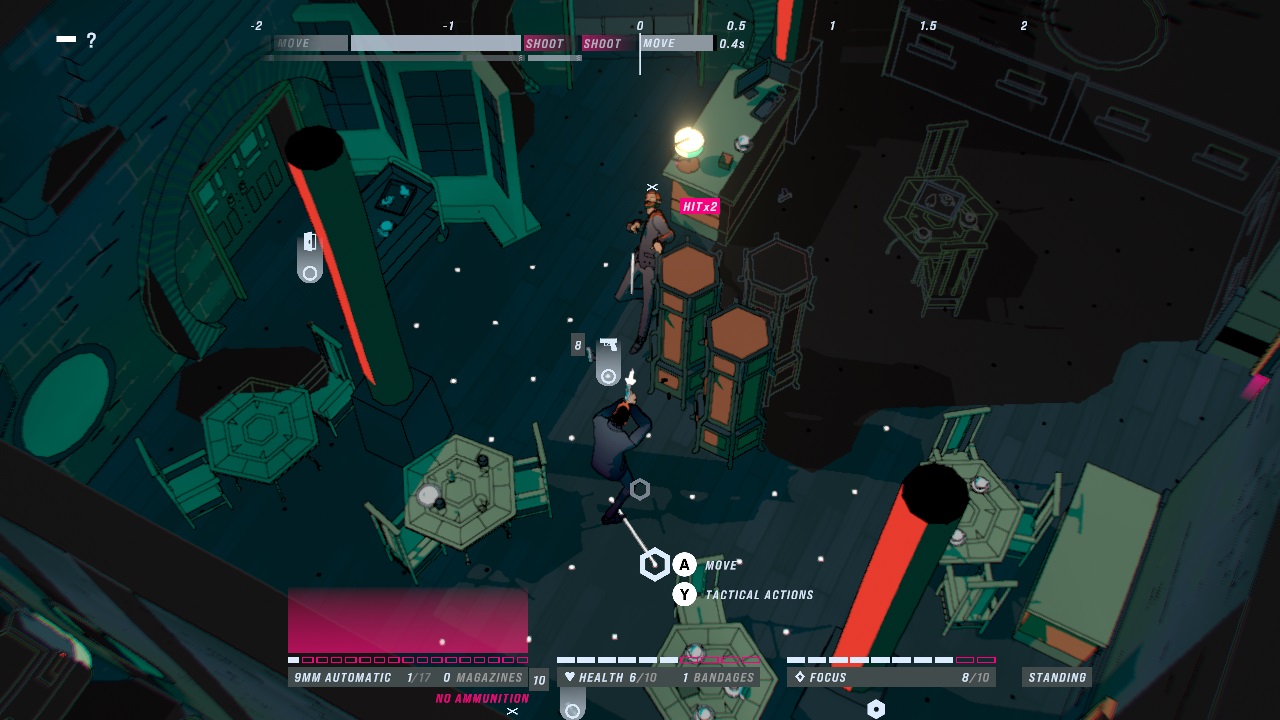1280x720 pixels.
Task: Click the hexagon marker on the aiming line
Action: click(x=654, y=563)
